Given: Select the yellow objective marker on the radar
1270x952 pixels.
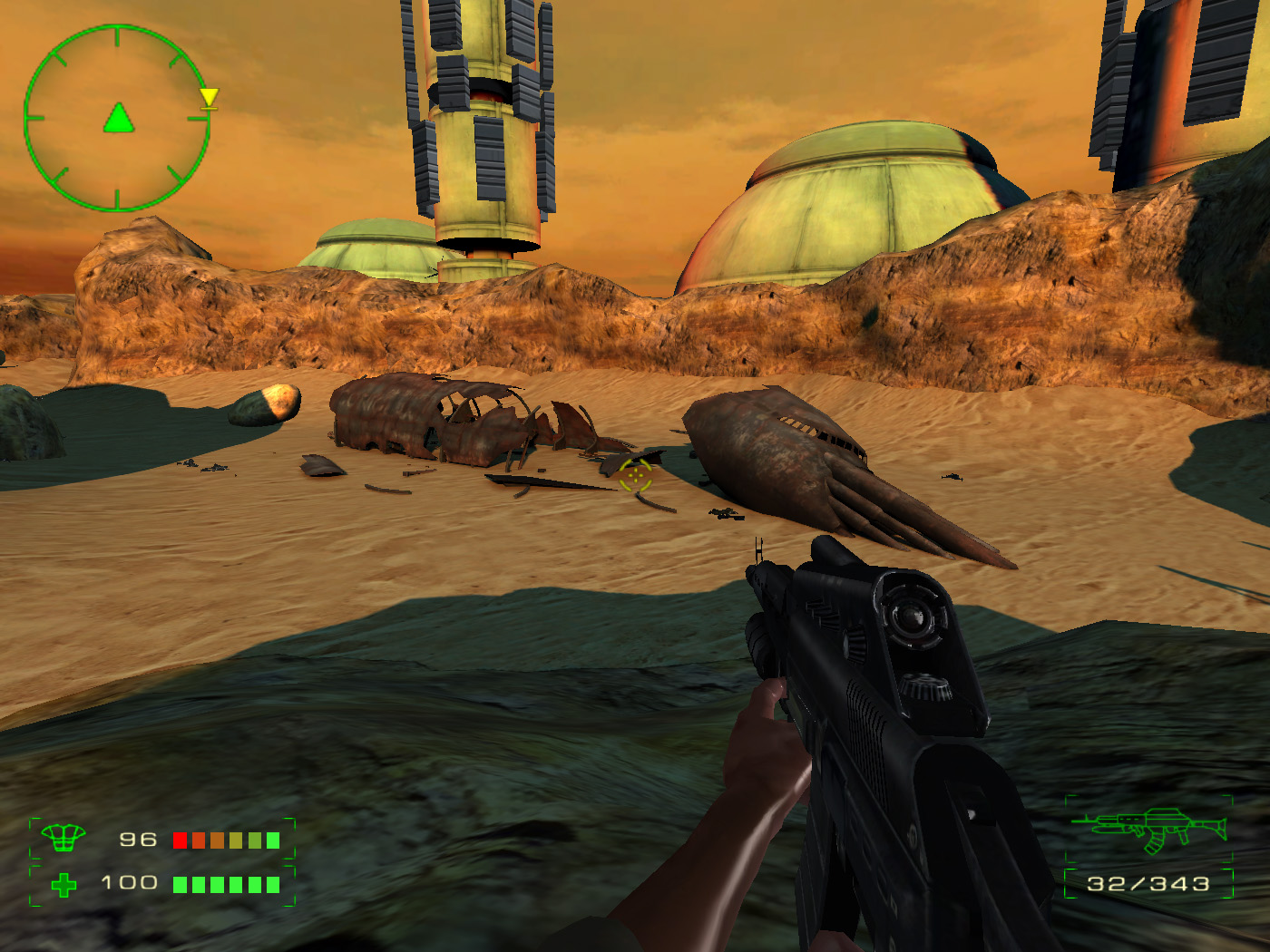Looking at the screenshot, I should 209,98.
